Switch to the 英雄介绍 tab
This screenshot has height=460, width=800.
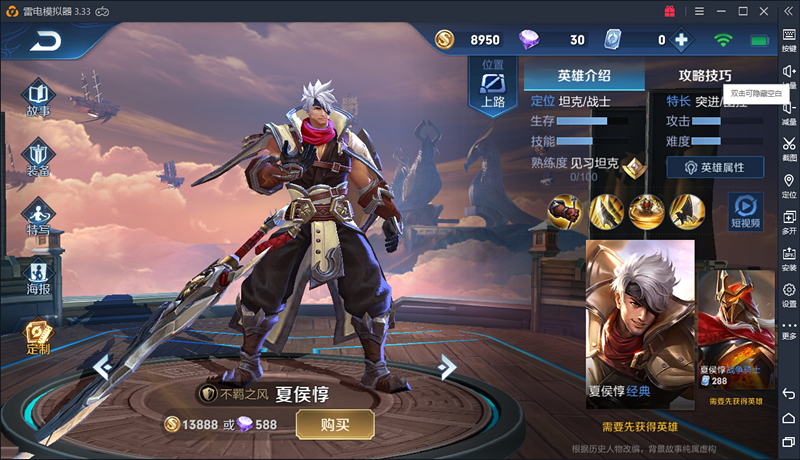(584, 75)
